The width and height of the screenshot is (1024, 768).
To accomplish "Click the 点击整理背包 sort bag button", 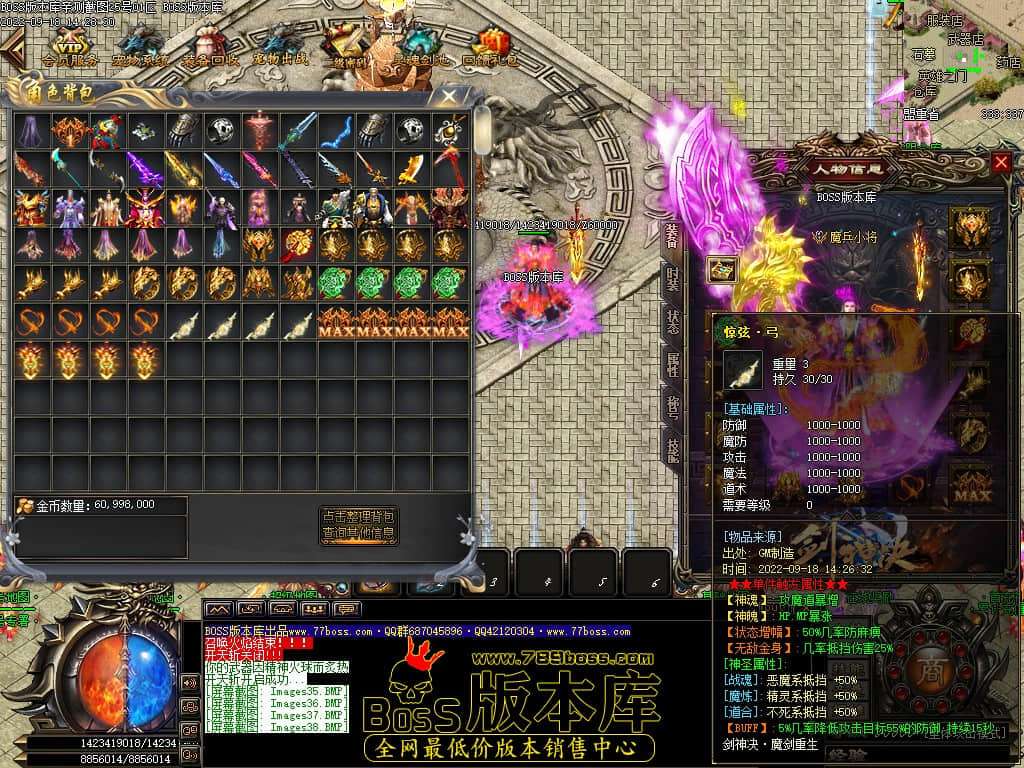I will (x=359, y=517).
